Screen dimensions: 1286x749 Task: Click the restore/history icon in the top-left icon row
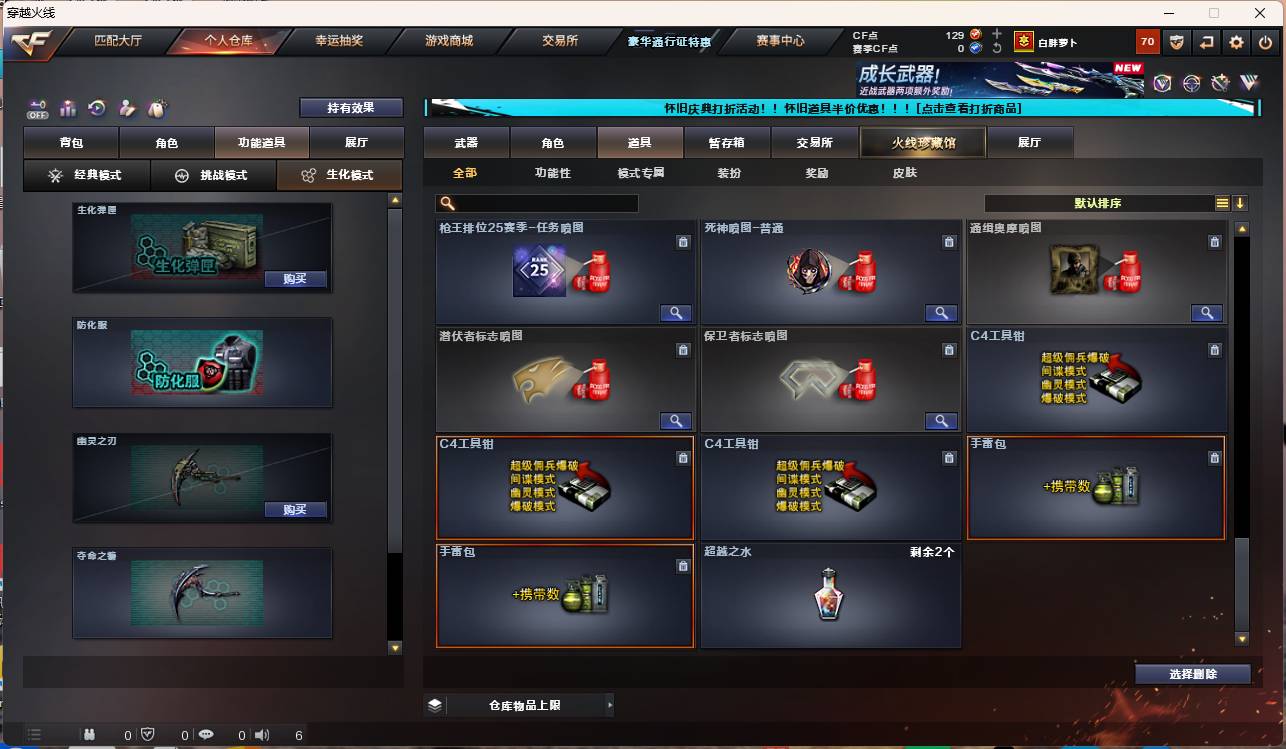(x=96, y=107)
